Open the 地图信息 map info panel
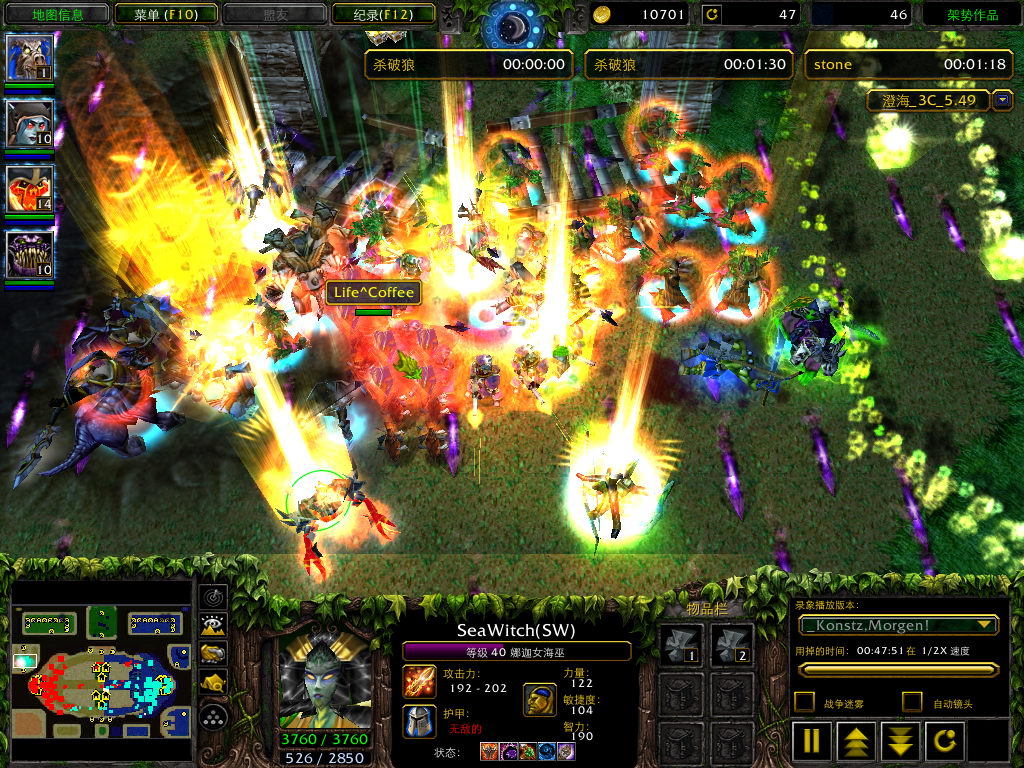The image size is (1024, 768). click(57, 14)
